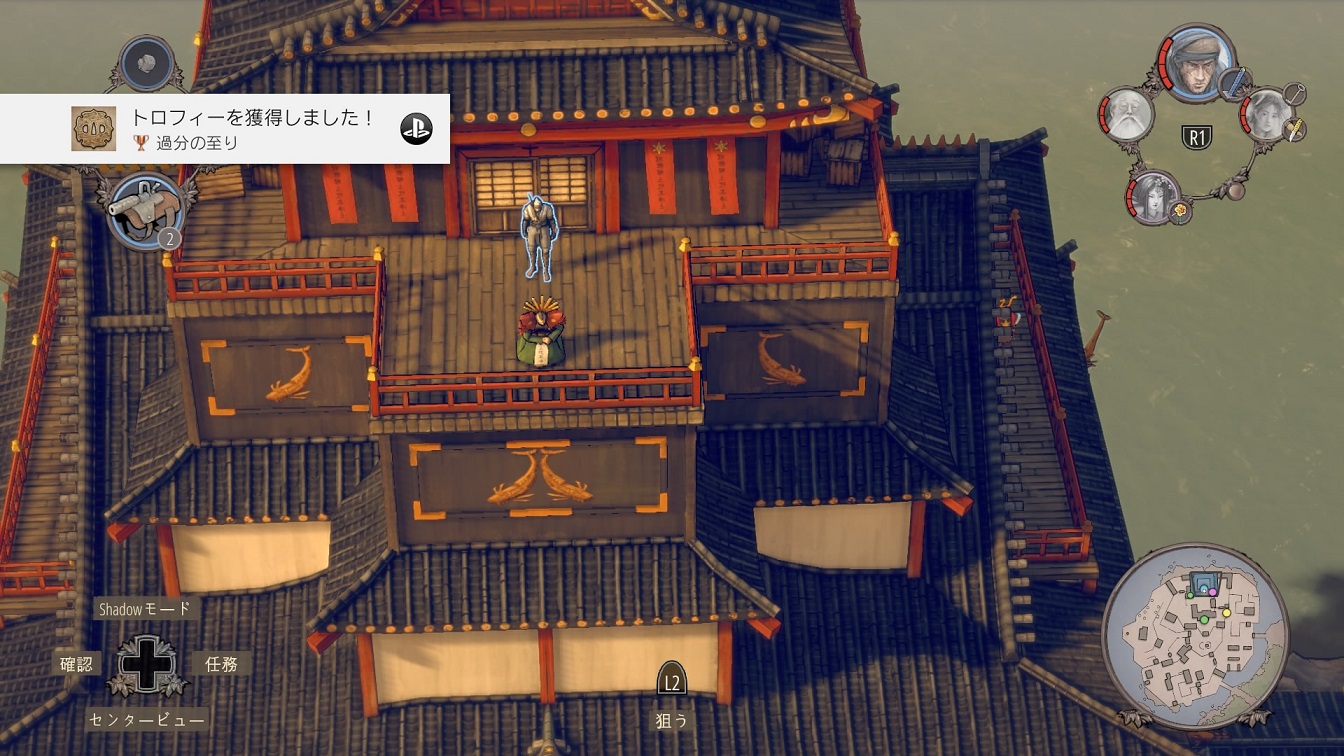
Task: Click the yellow flower item icon
Action: (x=1181, y=211)
